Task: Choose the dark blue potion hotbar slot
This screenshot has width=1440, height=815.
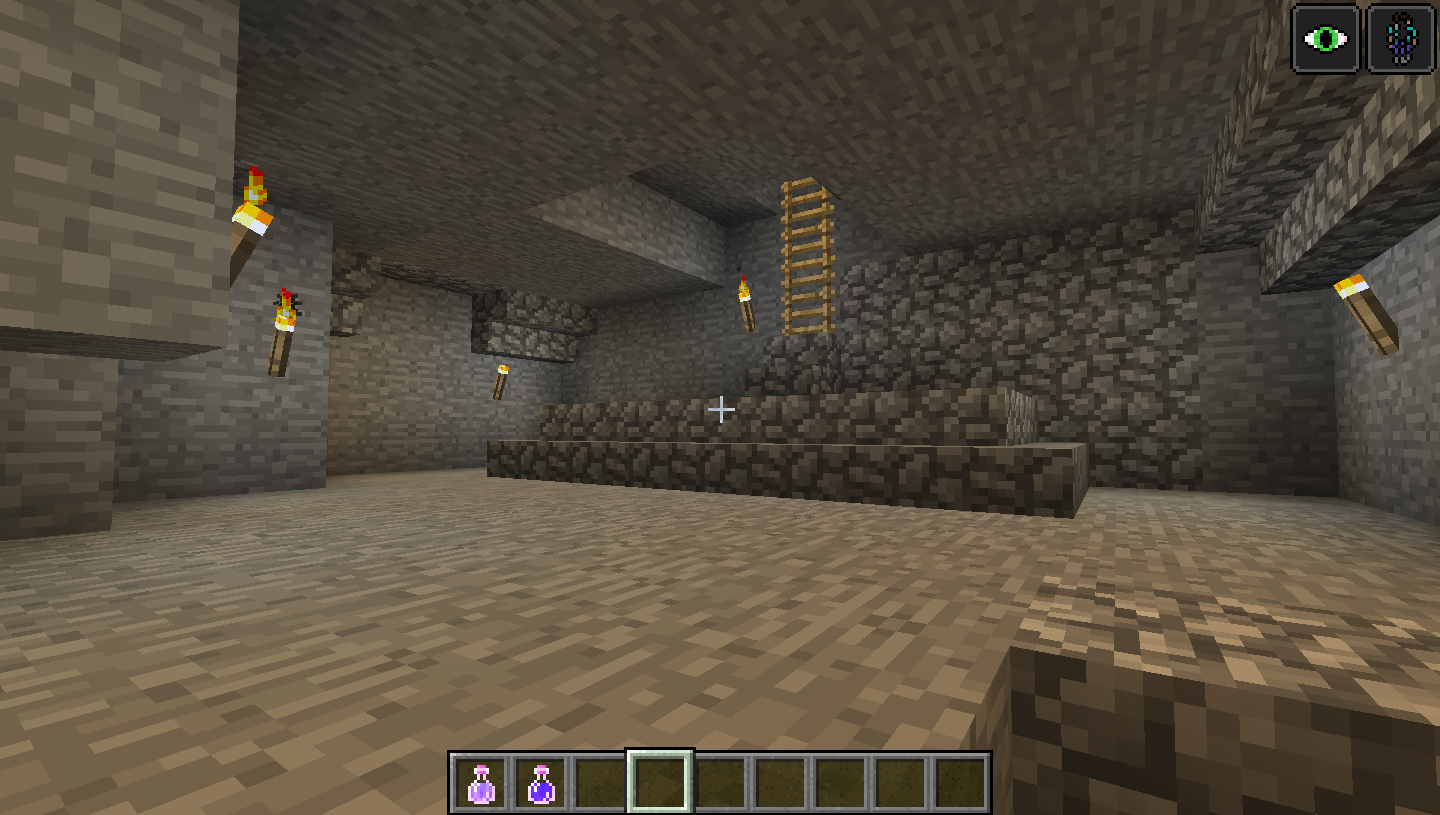Action: pyautogui.click(x=541, y=783)
